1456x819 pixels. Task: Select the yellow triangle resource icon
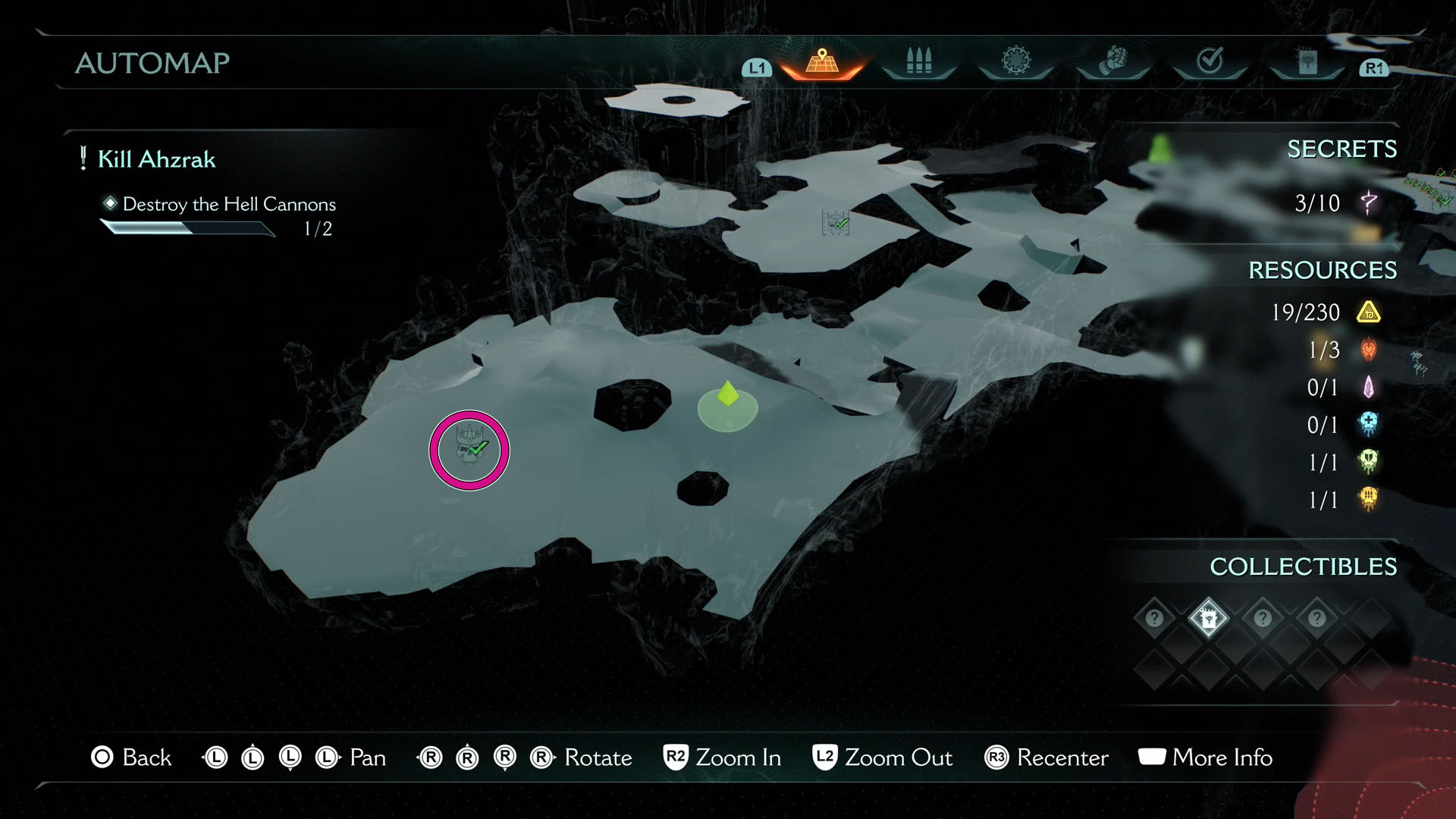point(1367,312)
